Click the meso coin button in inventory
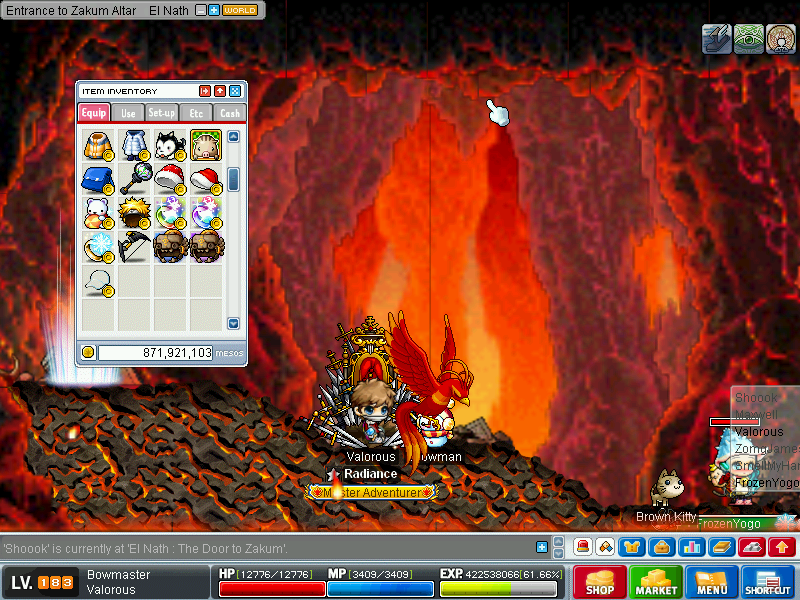The height and width of the screenshot is (600, 800). click(x=88, y=352)
